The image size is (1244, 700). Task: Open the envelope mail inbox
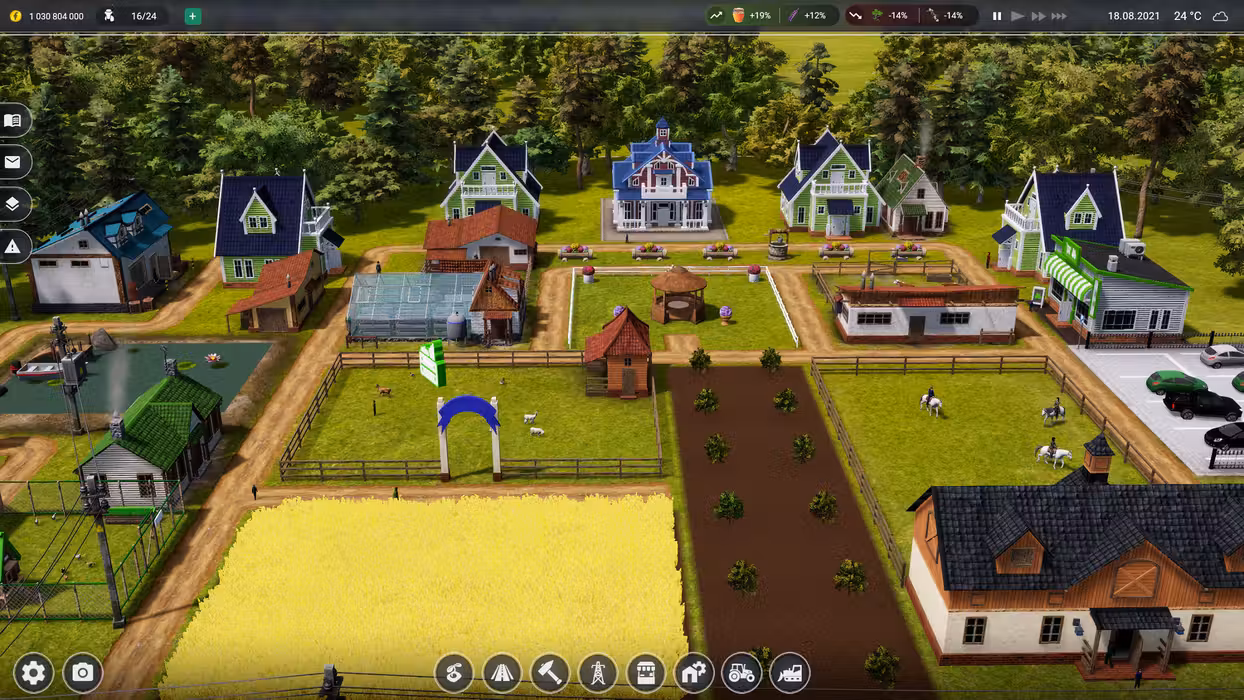point(13,162)
